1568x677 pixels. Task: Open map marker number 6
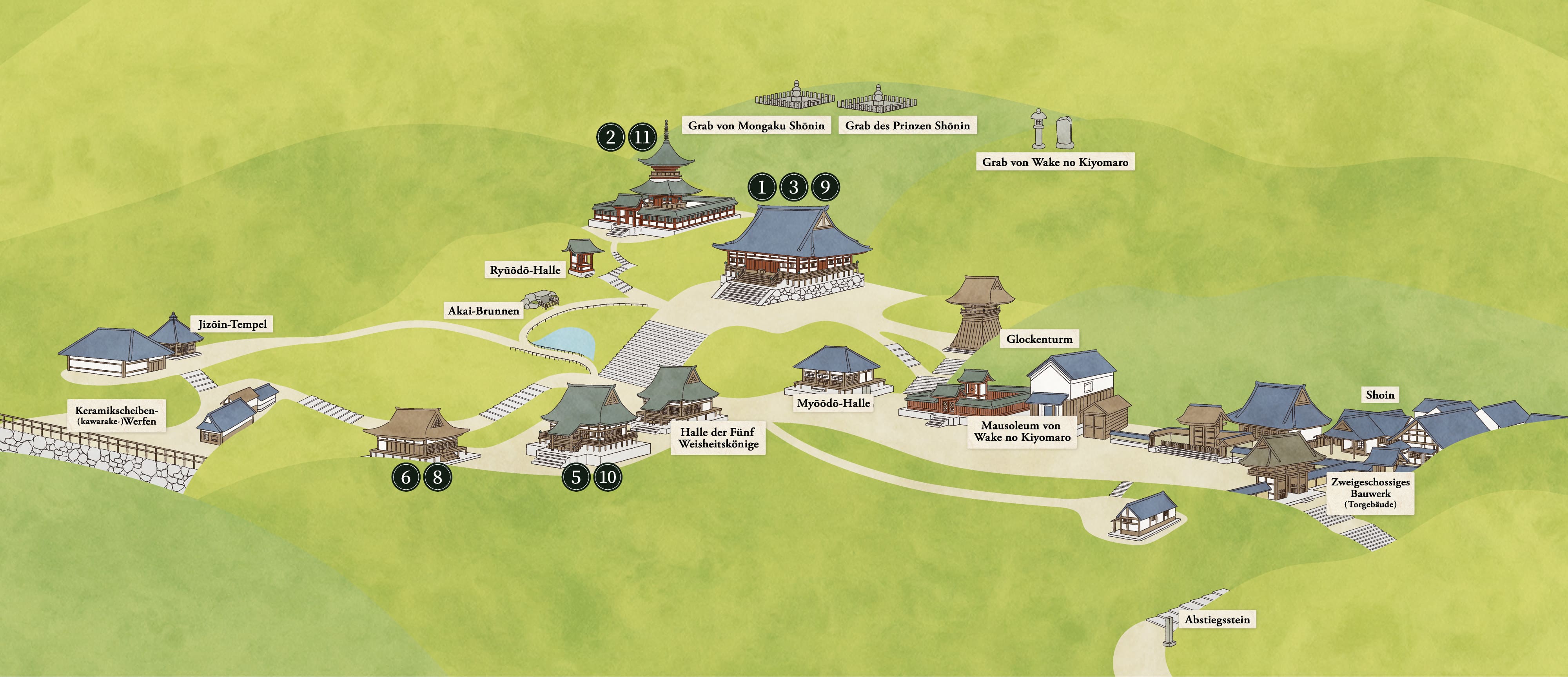click(x=406, y=478)
